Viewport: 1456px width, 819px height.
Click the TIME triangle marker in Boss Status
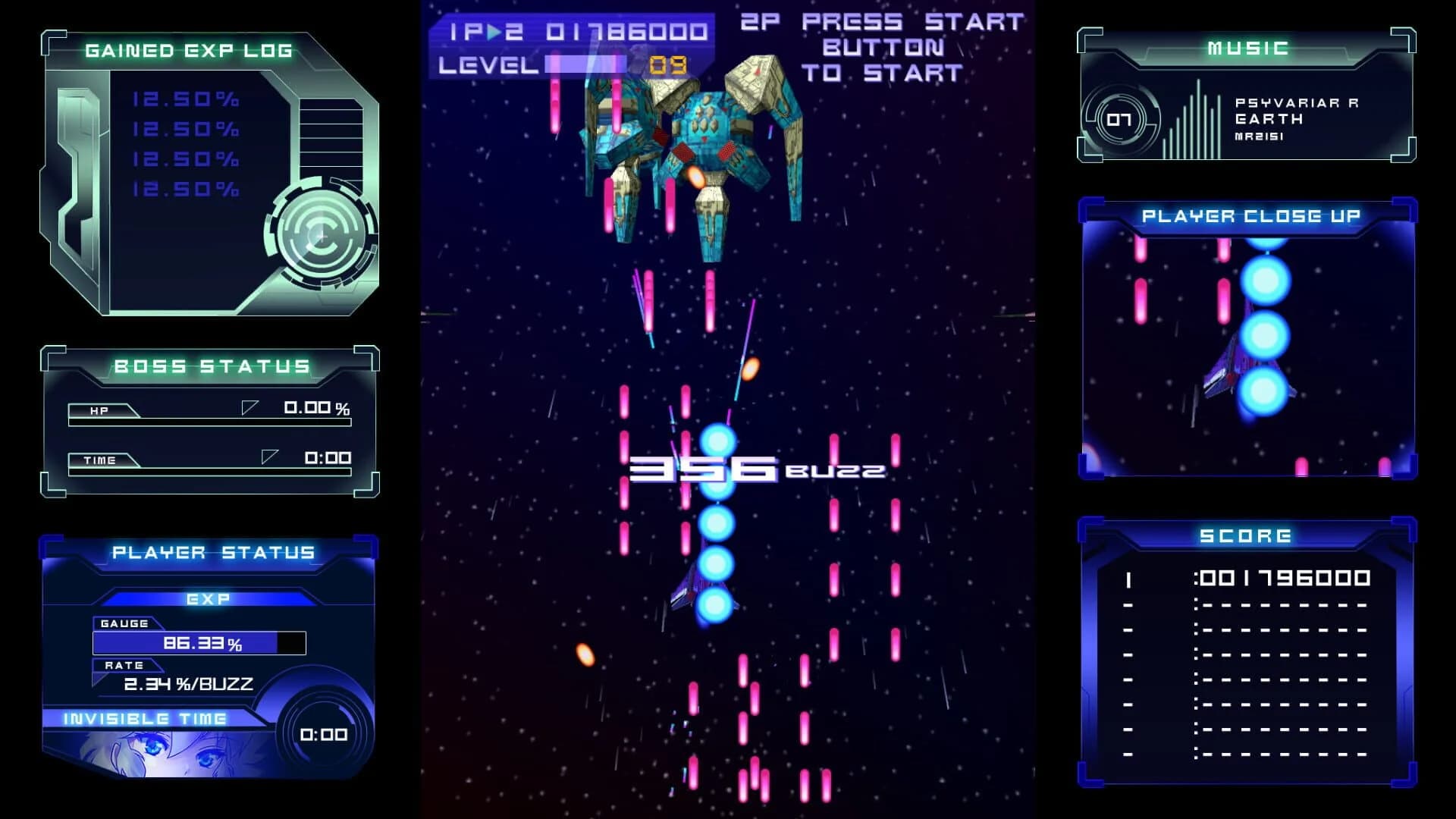click(x=269, y=455)
